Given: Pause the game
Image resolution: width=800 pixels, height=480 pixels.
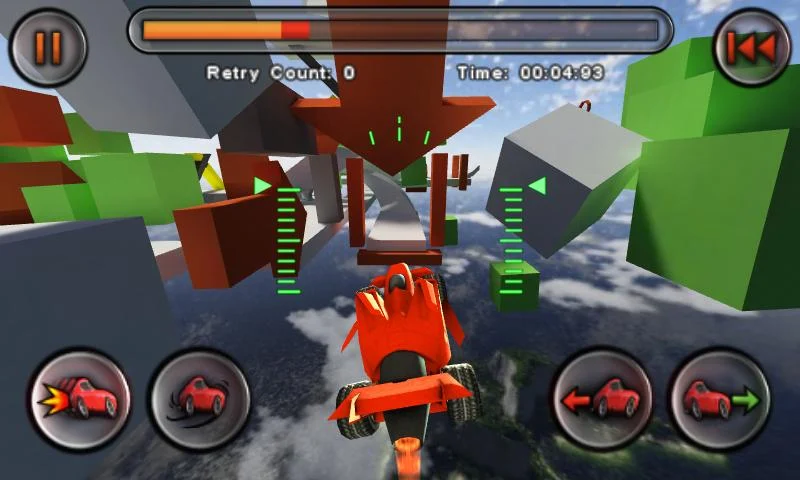Looking at the screenshot, I should (48, 47).
